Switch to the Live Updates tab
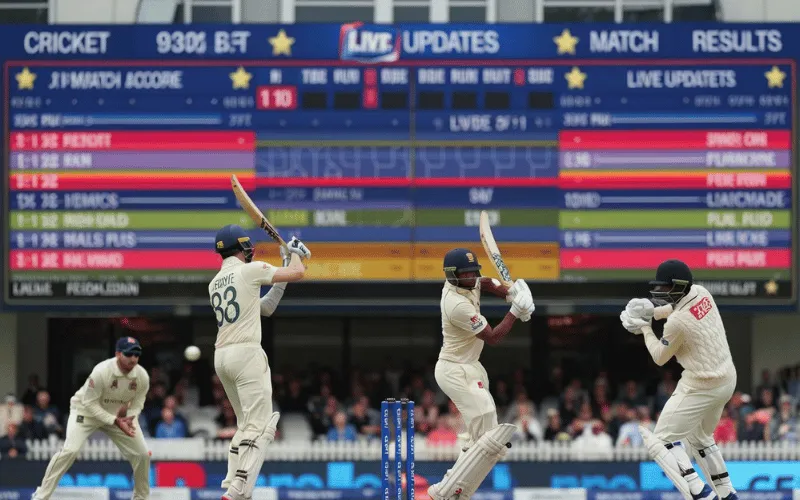 419,42
